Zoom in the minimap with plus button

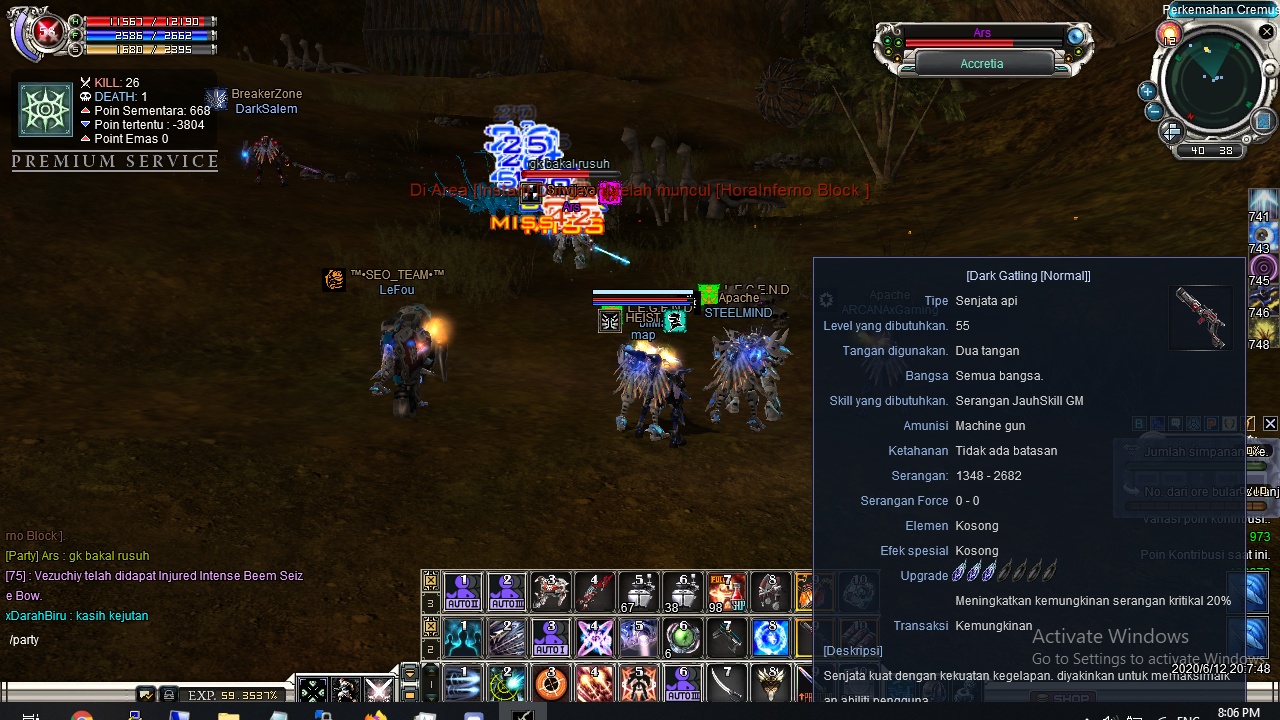click(x=1147, y=92)
